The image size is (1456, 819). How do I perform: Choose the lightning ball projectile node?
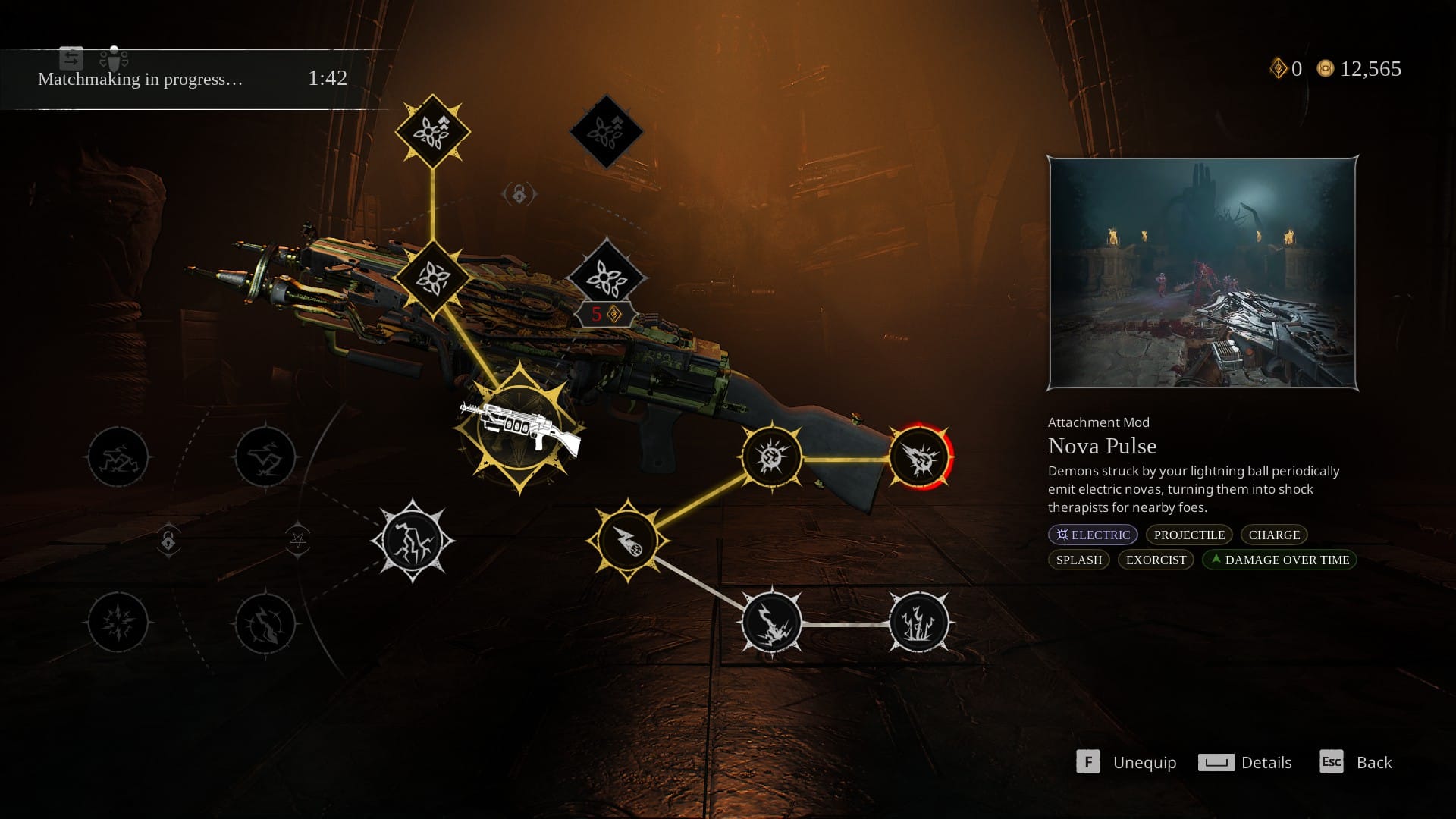[x=628, y=541]
